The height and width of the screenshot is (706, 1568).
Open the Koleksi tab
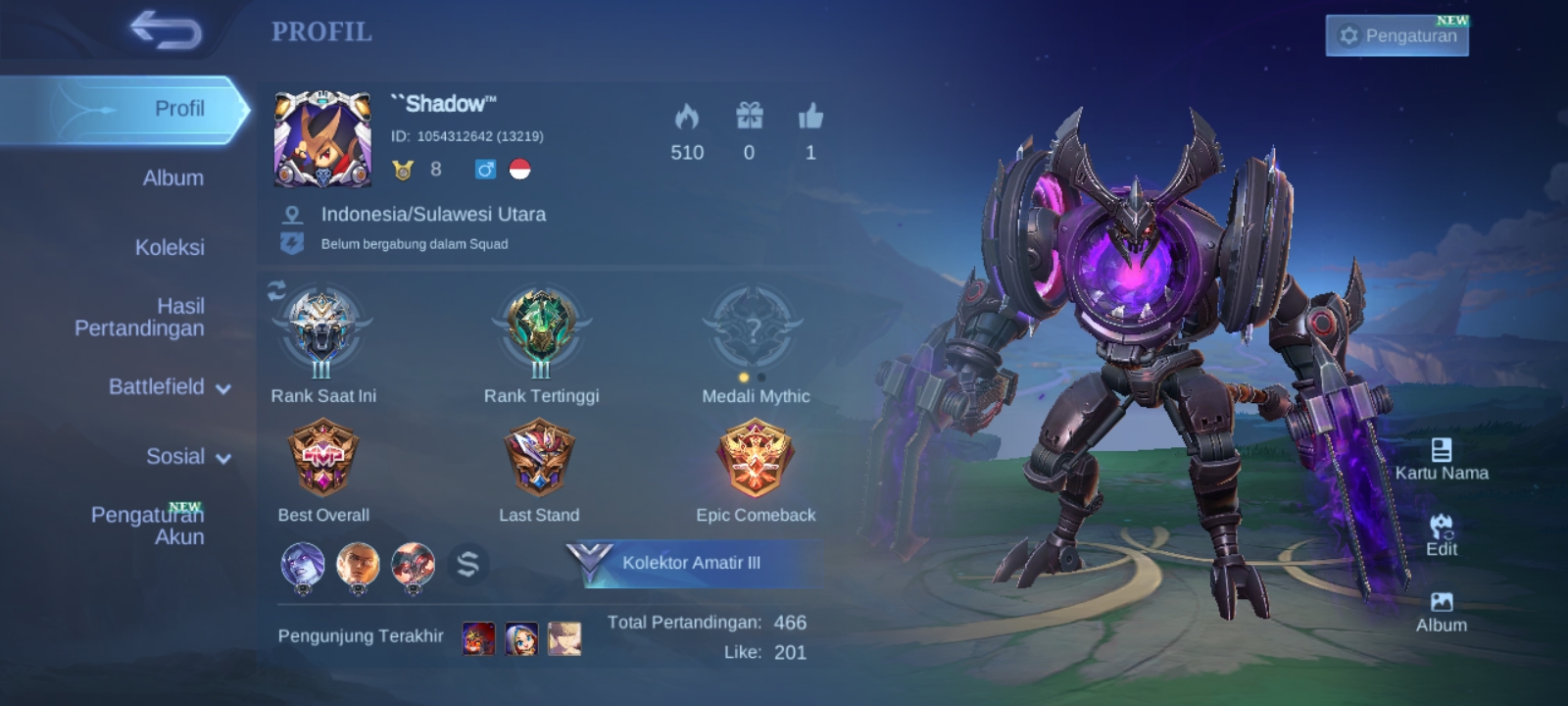170,247
